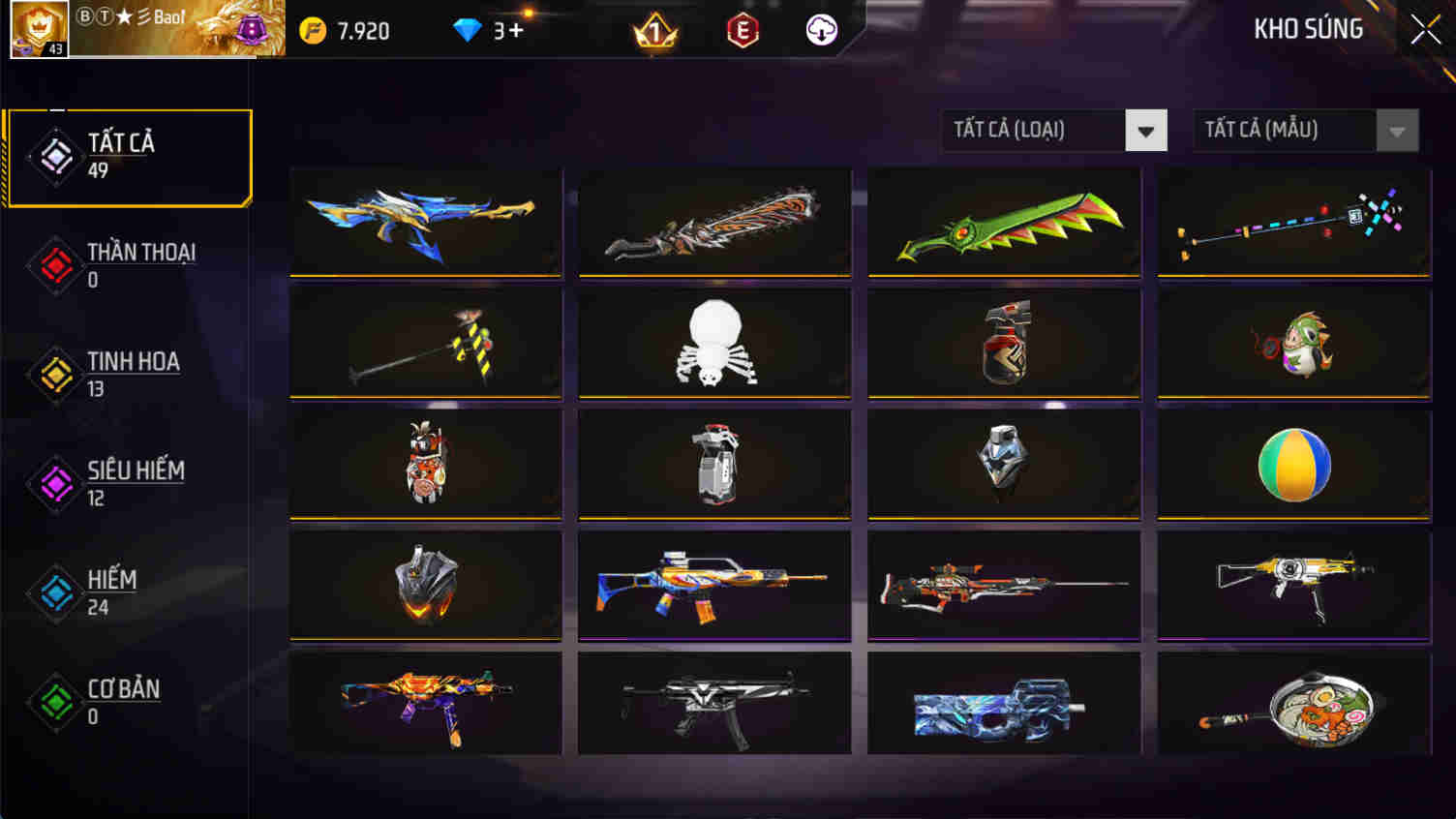Select the blue dragon katana thumbnail
Image resolution: width=1456 pixels, height=819 pixels.
coord(424,221)
